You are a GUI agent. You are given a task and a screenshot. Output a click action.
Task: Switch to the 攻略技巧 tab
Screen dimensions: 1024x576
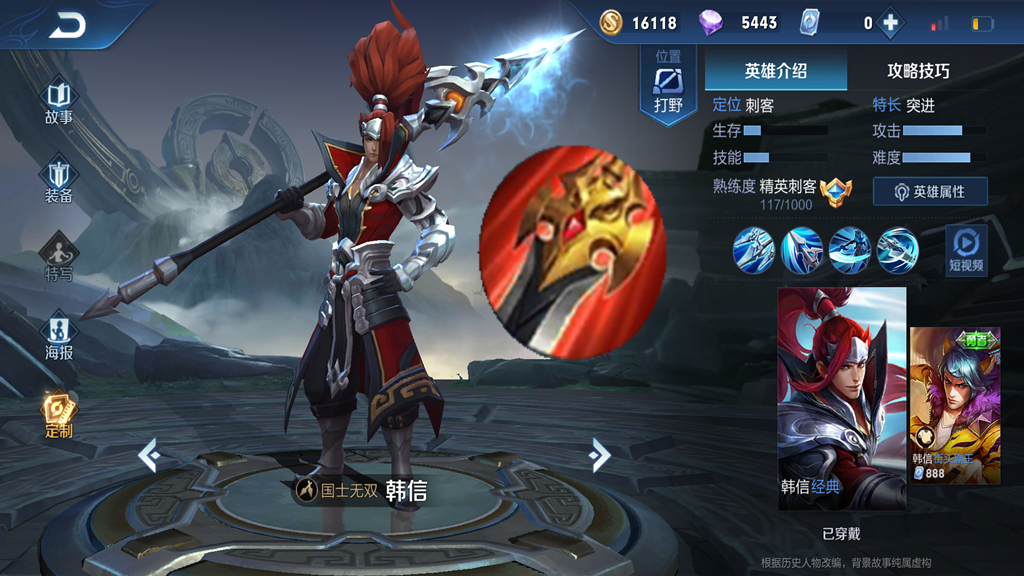tap(918, 71)
